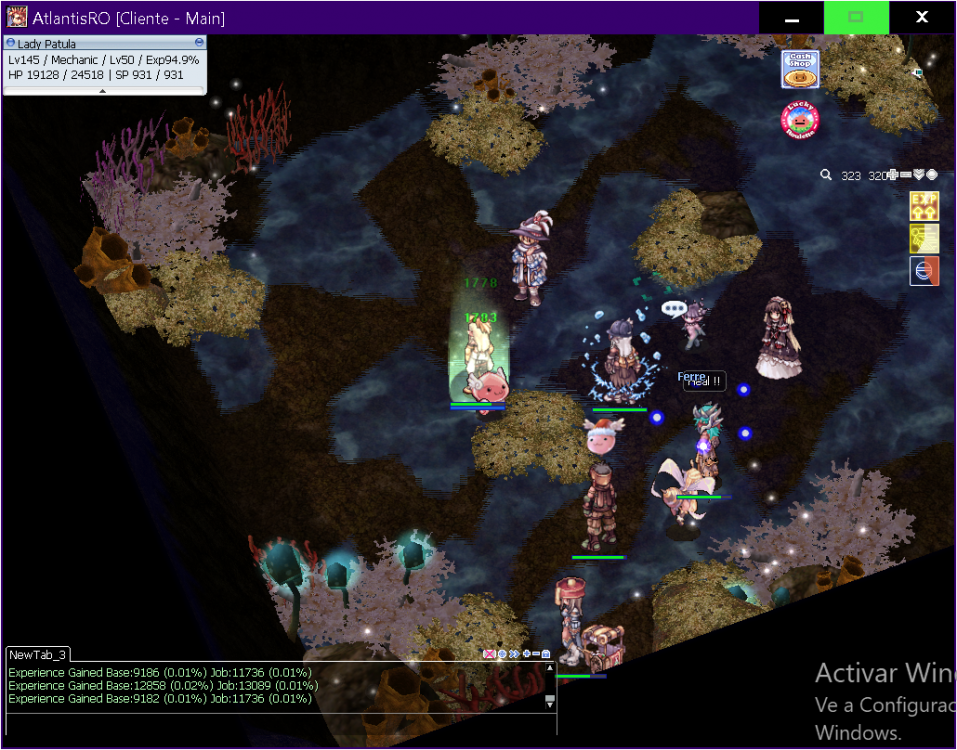Click the EXP boost status icon
This screenshot has width=957, height=750.
[923, 206]
